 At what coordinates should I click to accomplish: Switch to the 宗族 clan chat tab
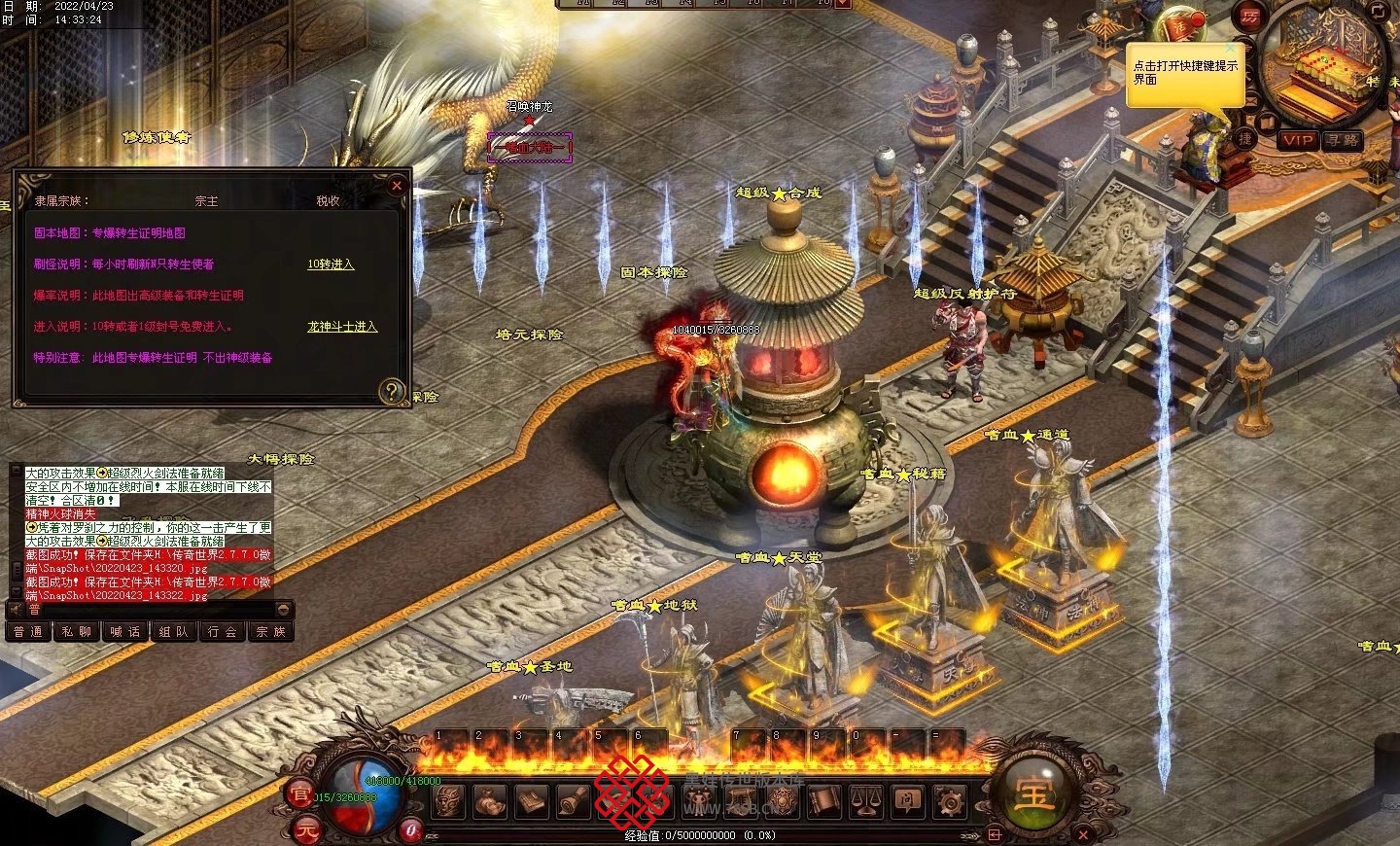pyautogui.click(x=270, y=632)
